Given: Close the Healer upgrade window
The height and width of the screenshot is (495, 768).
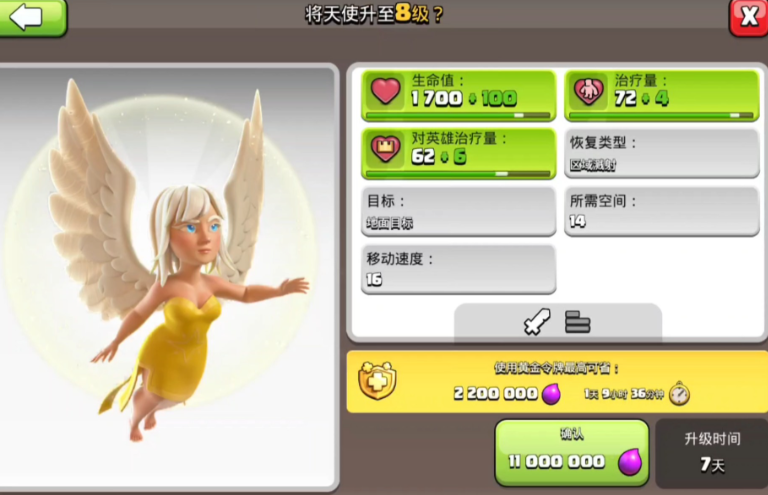Looking at the screenshot, I should (x=748, y=17).
